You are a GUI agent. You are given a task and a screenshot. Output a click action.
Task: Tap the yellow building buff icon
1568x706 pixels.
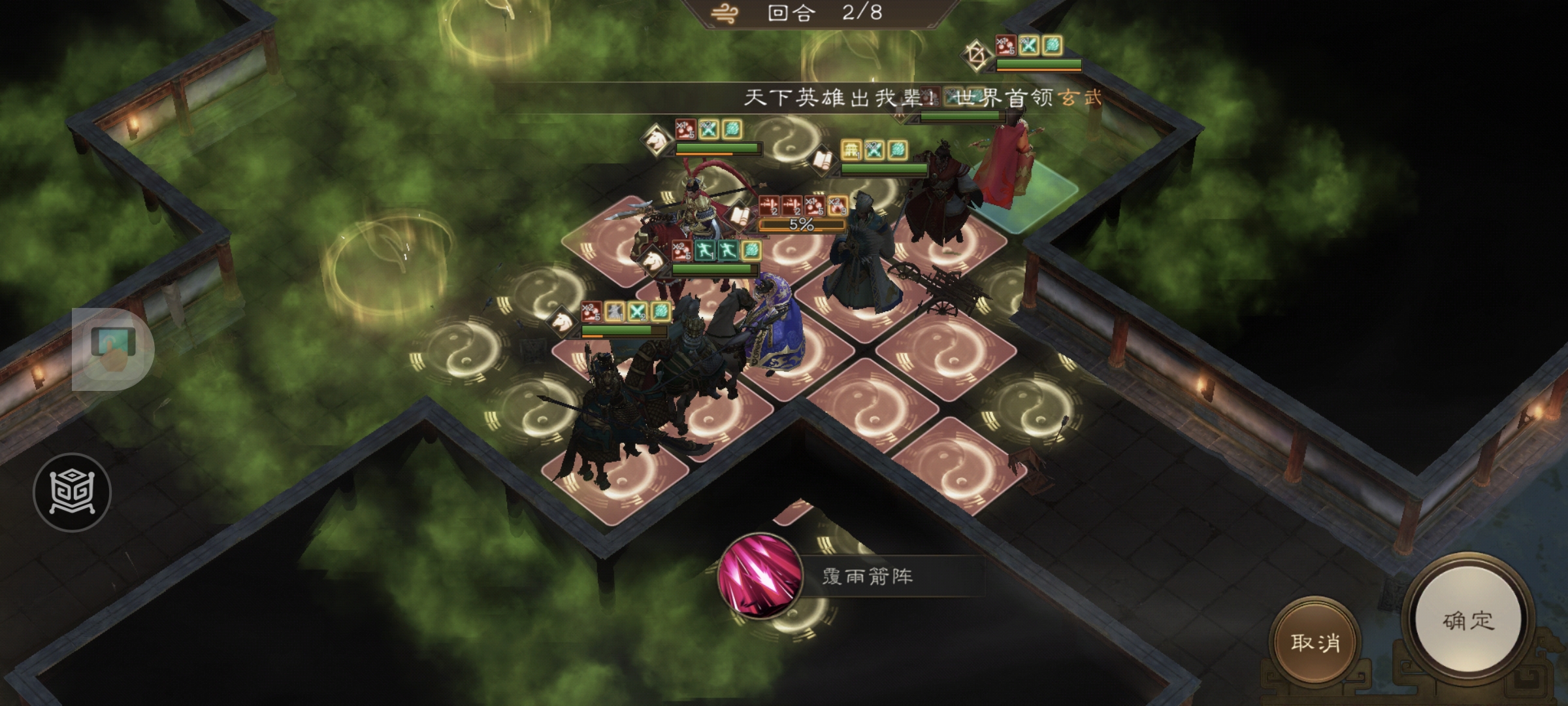point(851,148)
